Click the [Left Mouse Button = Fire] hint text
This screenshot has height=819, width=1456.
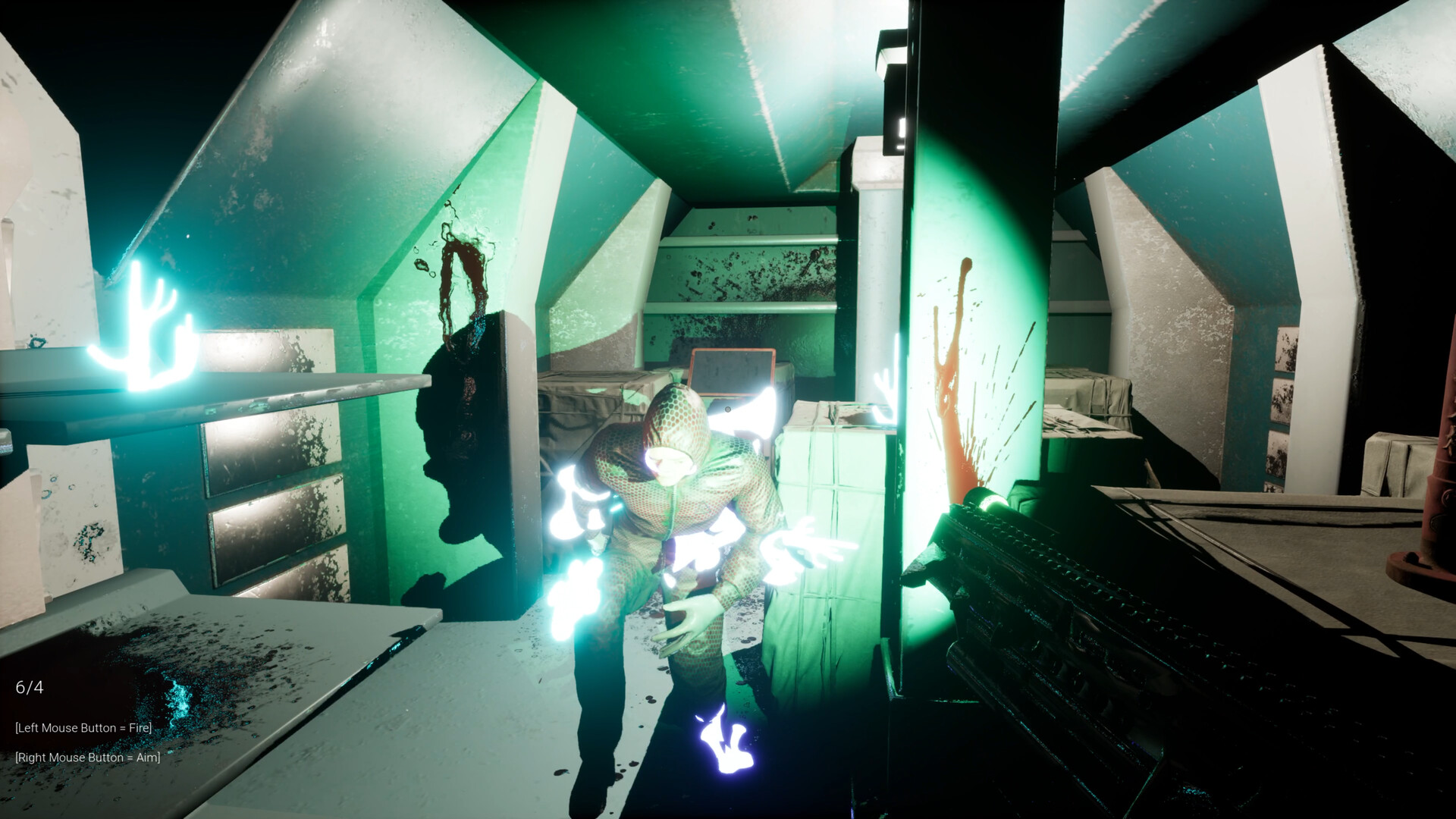coord(83,727)
